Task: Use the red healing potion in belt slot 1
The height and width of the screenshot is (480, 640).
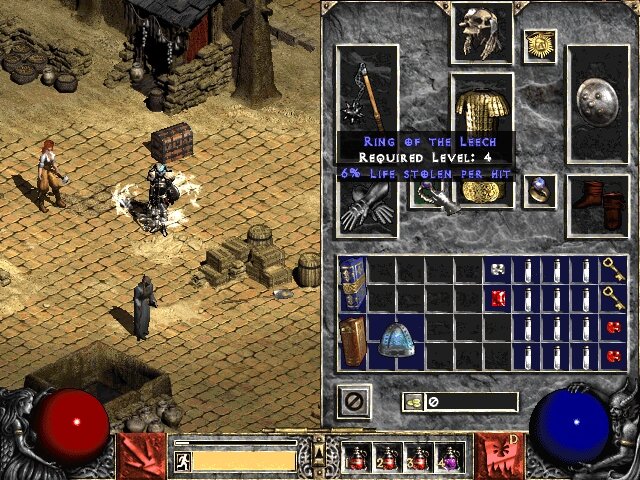Action: [x=357, y=458]
